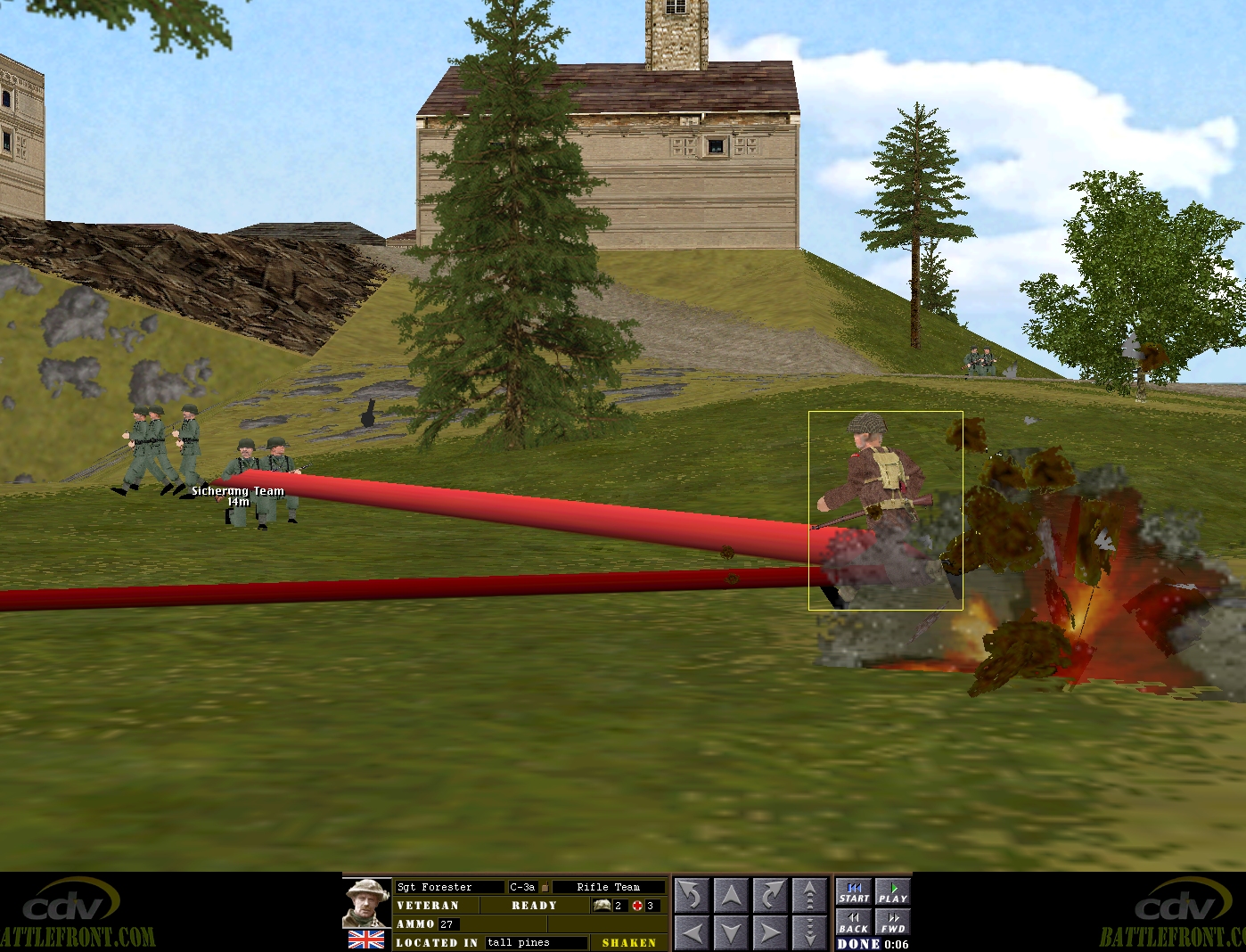Viewport: 1246px width, 952px height.
Task: Click the DONE button to end replay
Action: pyautogui.click(x=858, y=944)
